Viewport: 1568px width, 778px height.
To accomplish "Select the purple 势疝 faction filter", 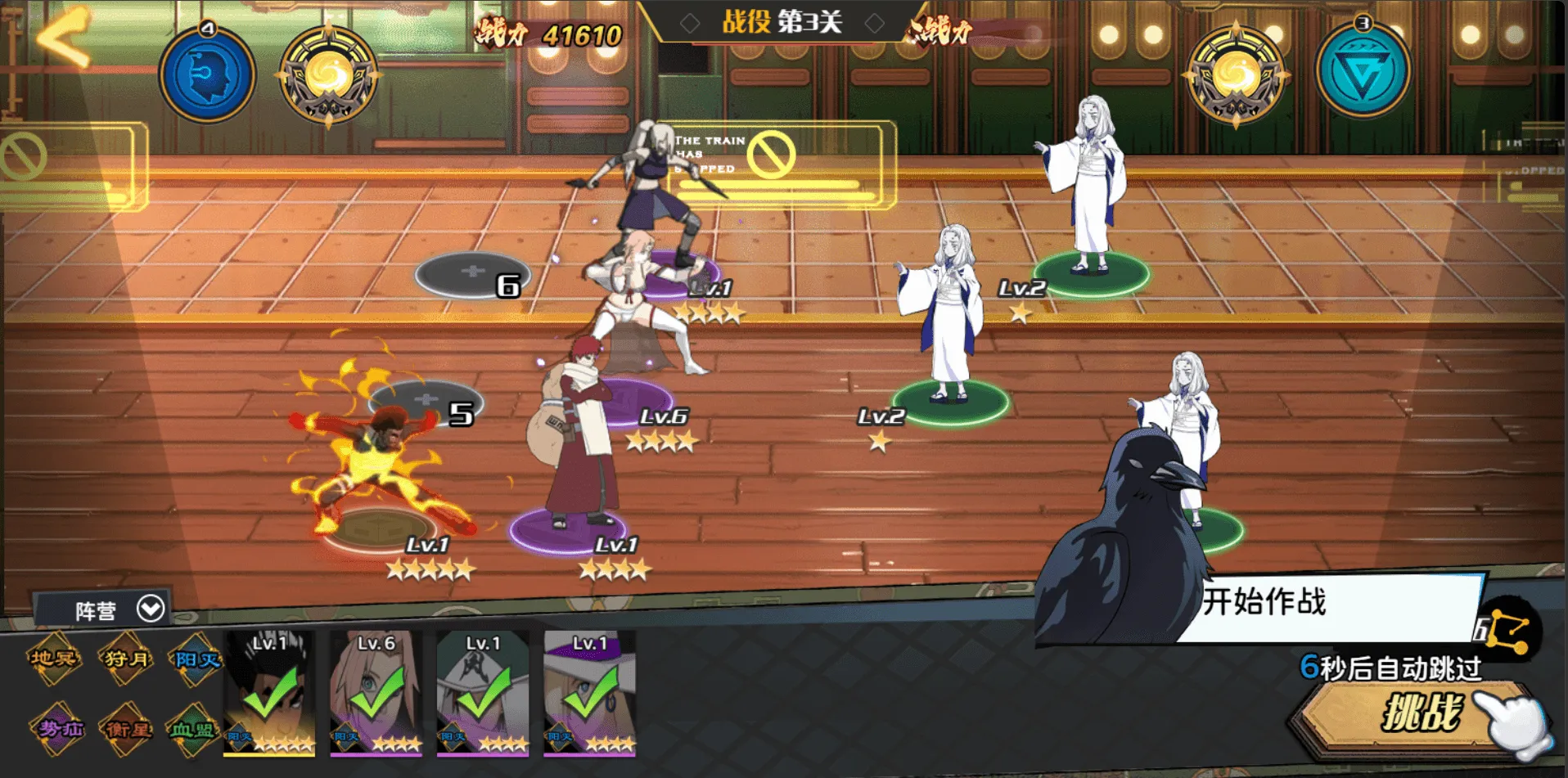I will coord(59,727).
